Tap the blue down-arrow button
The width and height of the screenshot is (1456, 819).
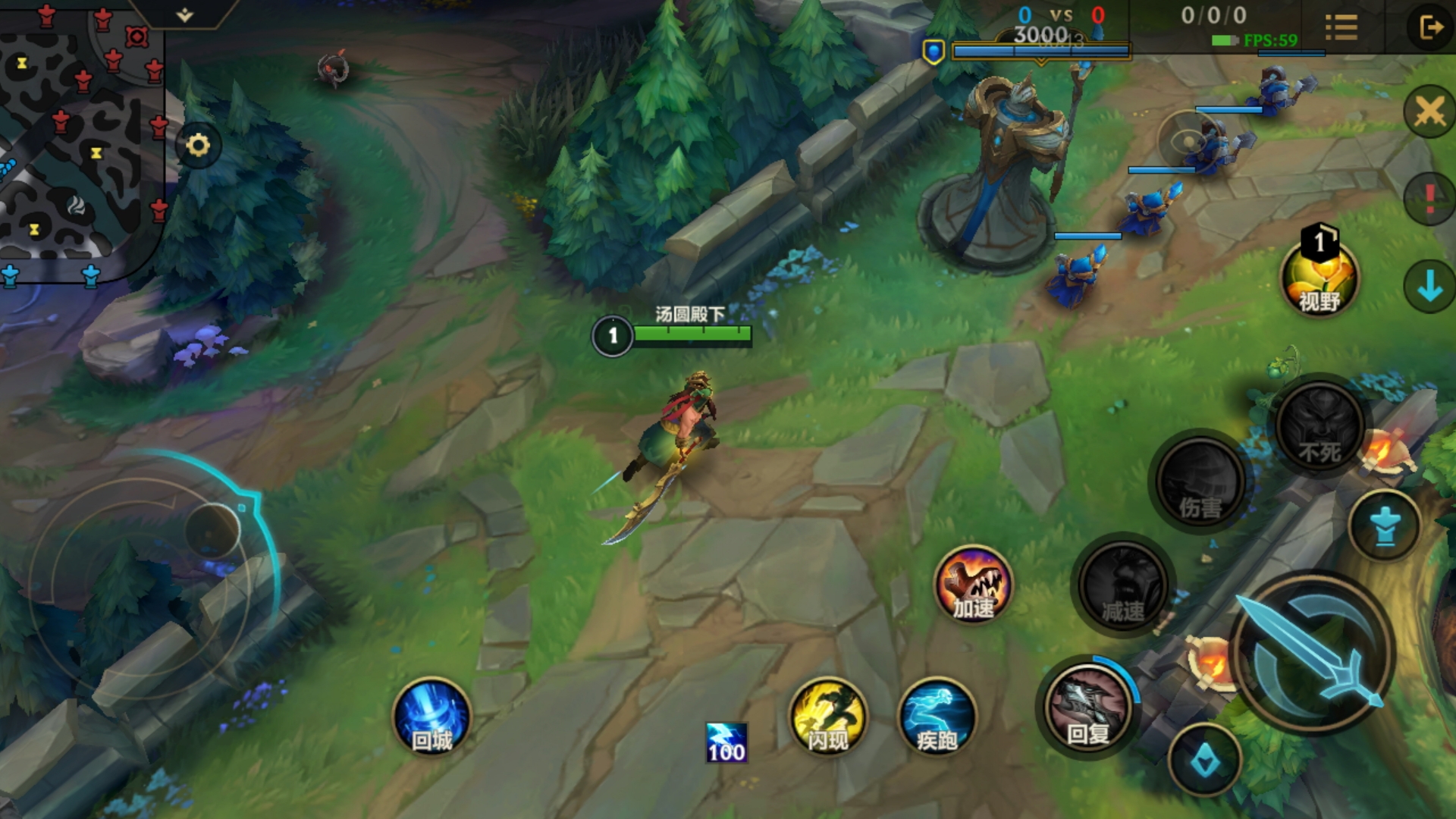(x=1429, y=287)
